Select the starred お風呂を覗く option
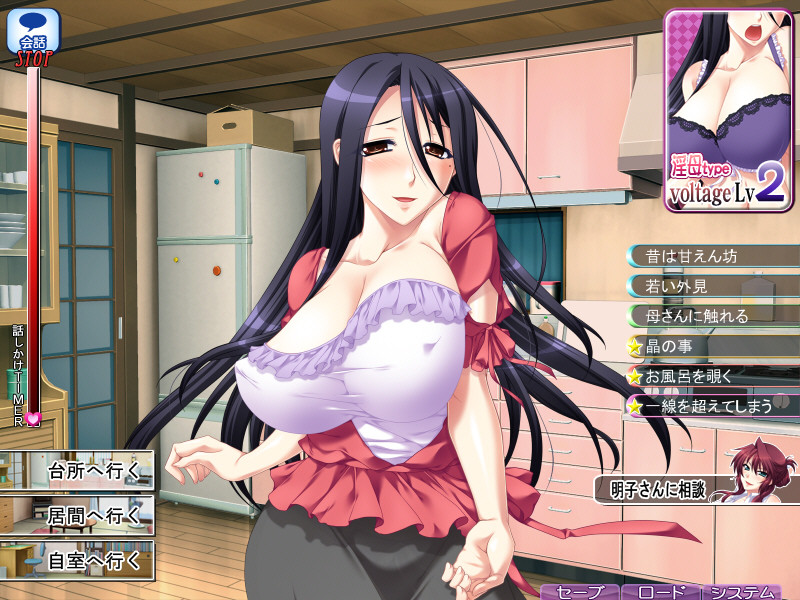This screenshot has width=800, height=600. click(710, 377)
